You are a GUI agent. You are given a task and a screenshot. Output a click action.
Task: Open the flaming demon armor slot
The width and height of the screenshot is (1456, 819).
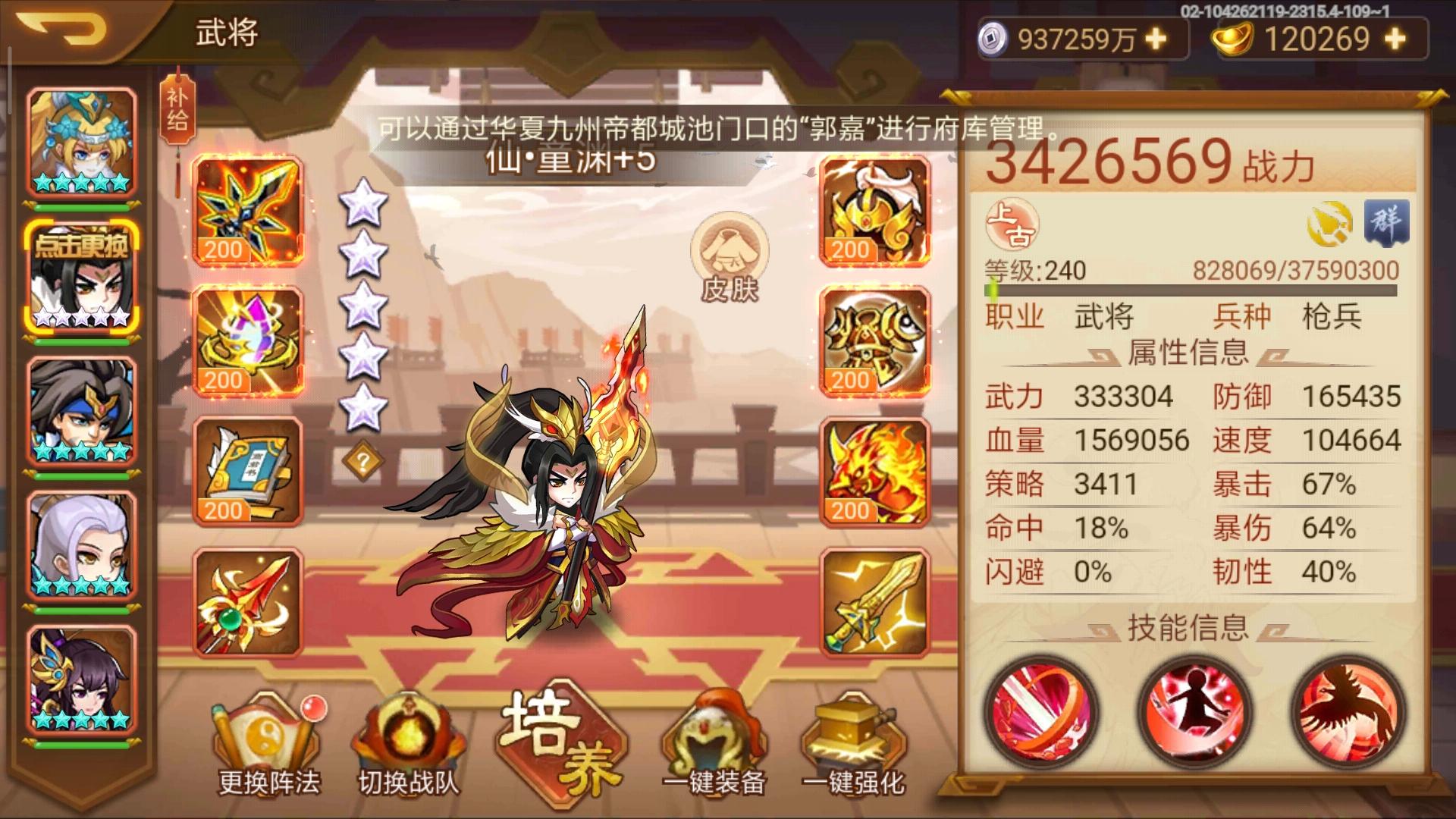(x=872, y=470)
